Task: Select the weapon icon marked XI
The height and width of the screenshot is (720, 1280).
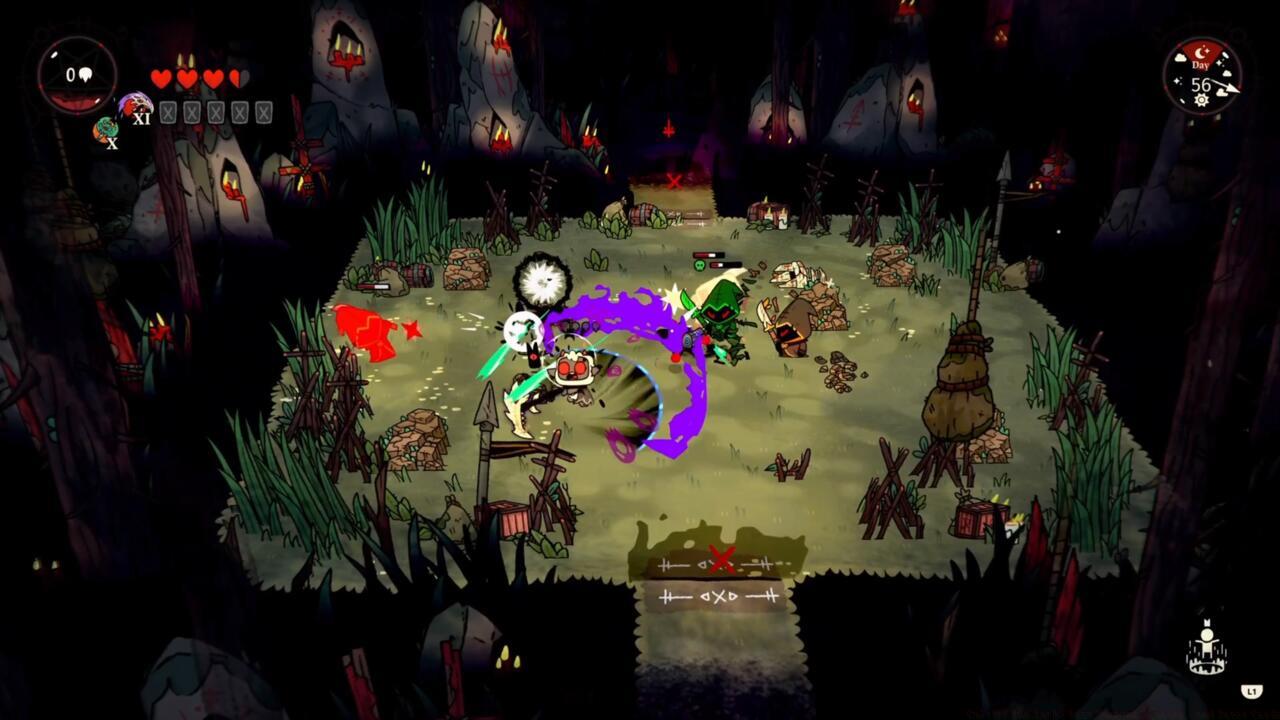Action: point(136,105)
